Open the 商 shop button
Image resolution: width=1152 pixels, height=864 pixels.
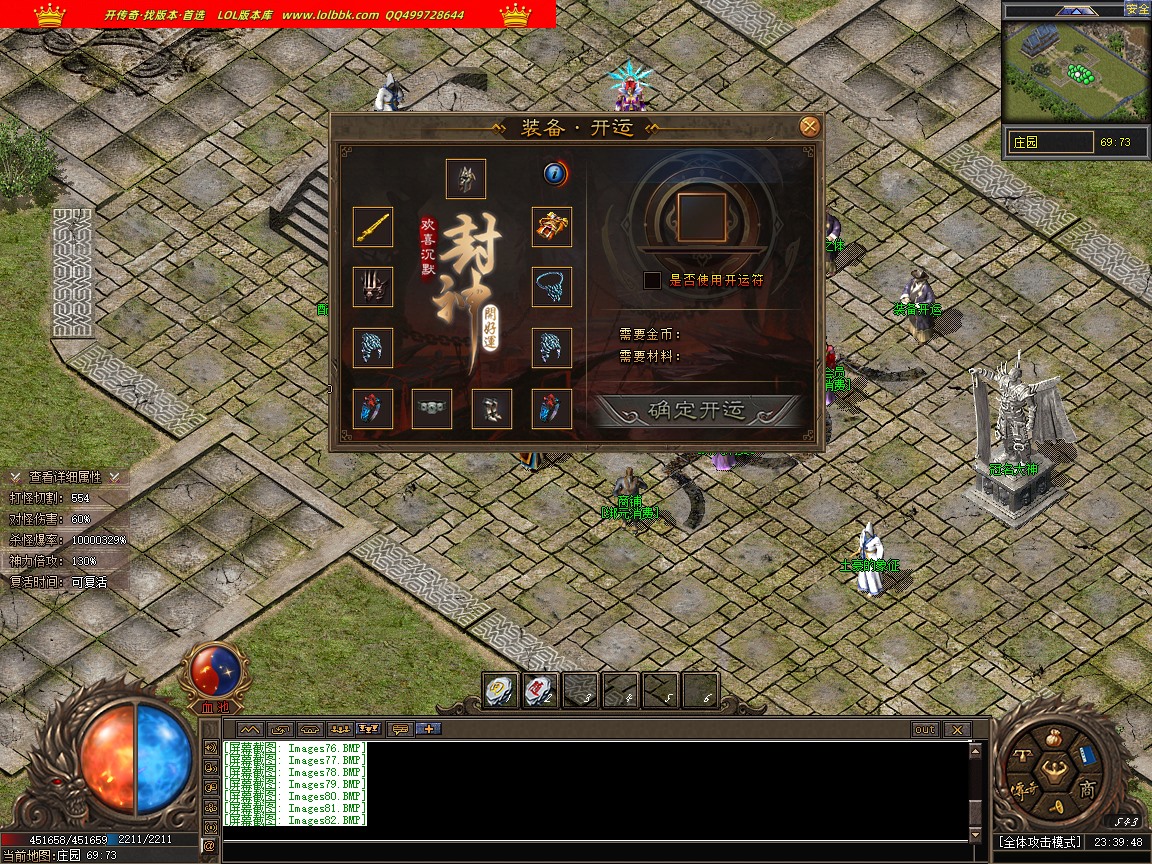point(1087,790)
